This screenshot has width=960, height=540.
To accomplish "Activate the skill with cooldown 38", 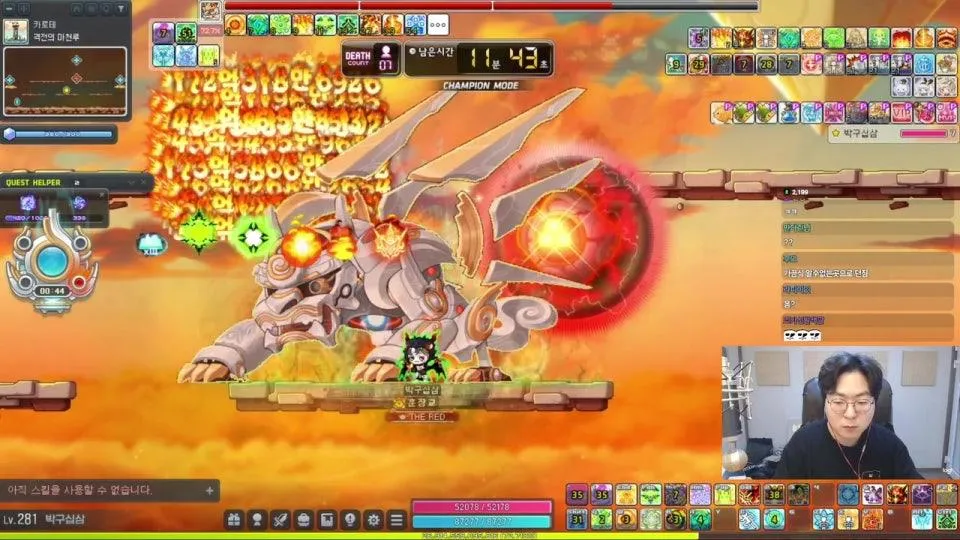I will point(773,494).
